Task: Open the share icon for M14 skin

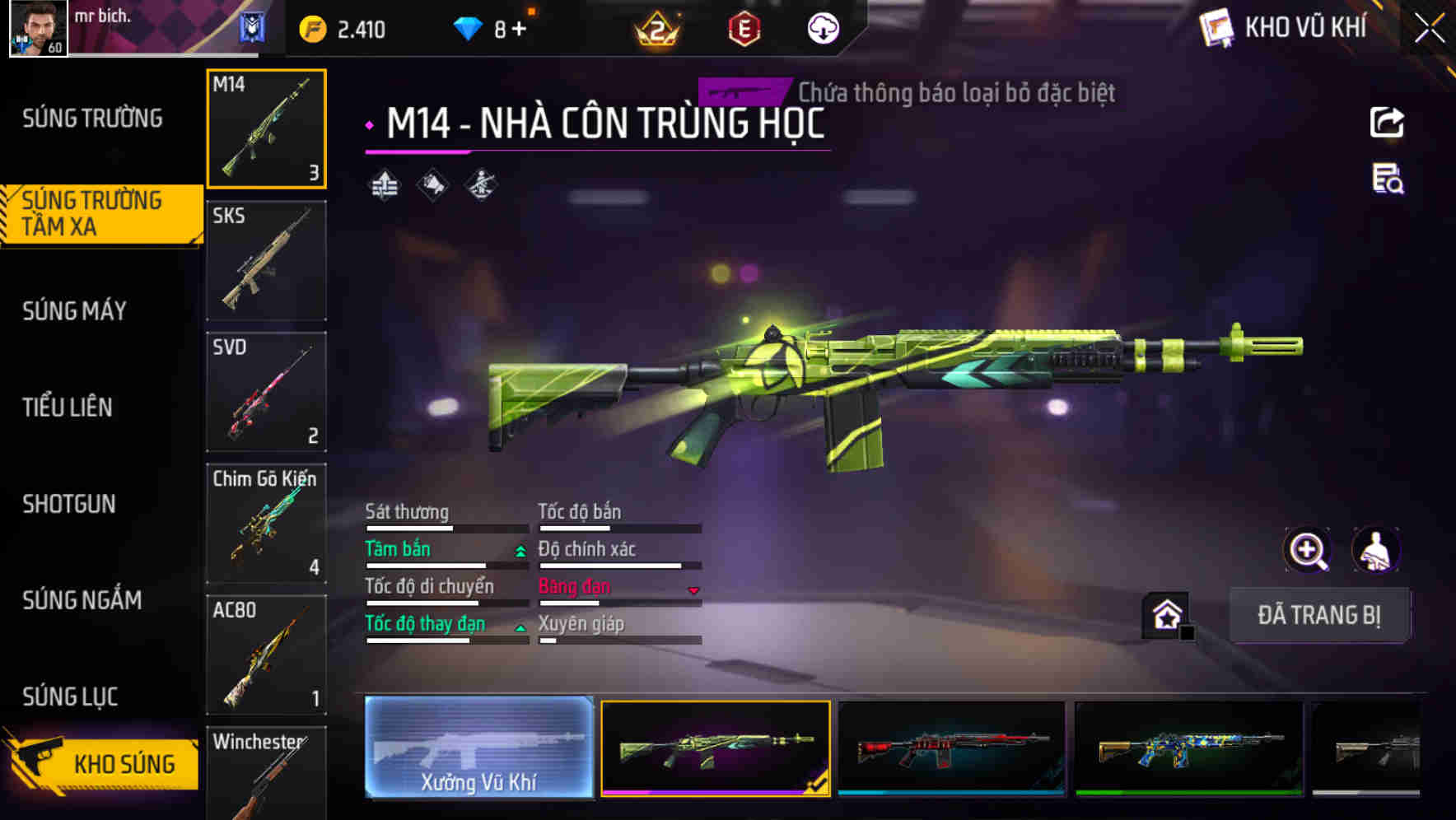Action: tap(1386, 122)
